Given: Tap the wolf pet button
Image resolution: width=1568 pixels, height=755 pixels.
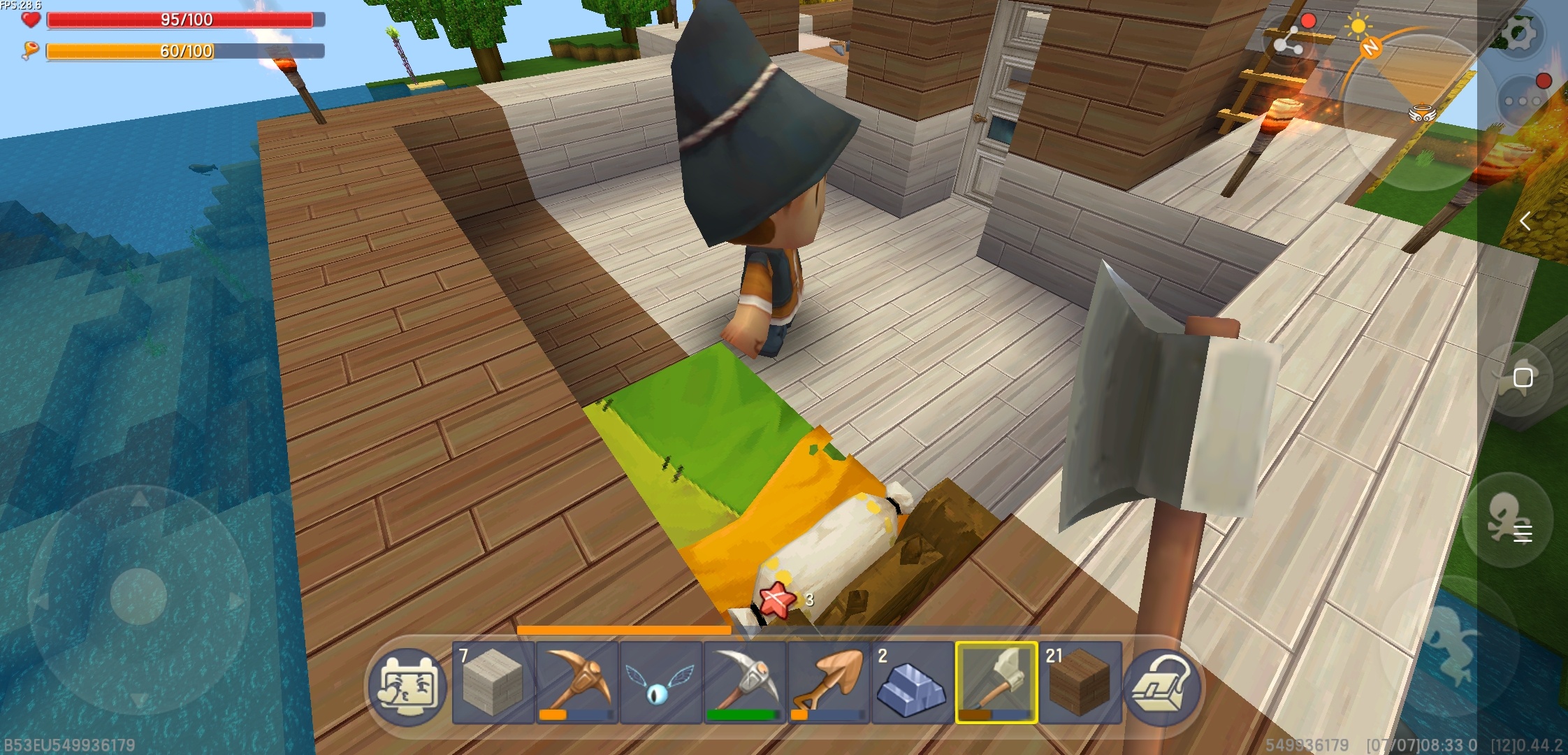Looking at the screenshot, I should (x=1518, y=379).
